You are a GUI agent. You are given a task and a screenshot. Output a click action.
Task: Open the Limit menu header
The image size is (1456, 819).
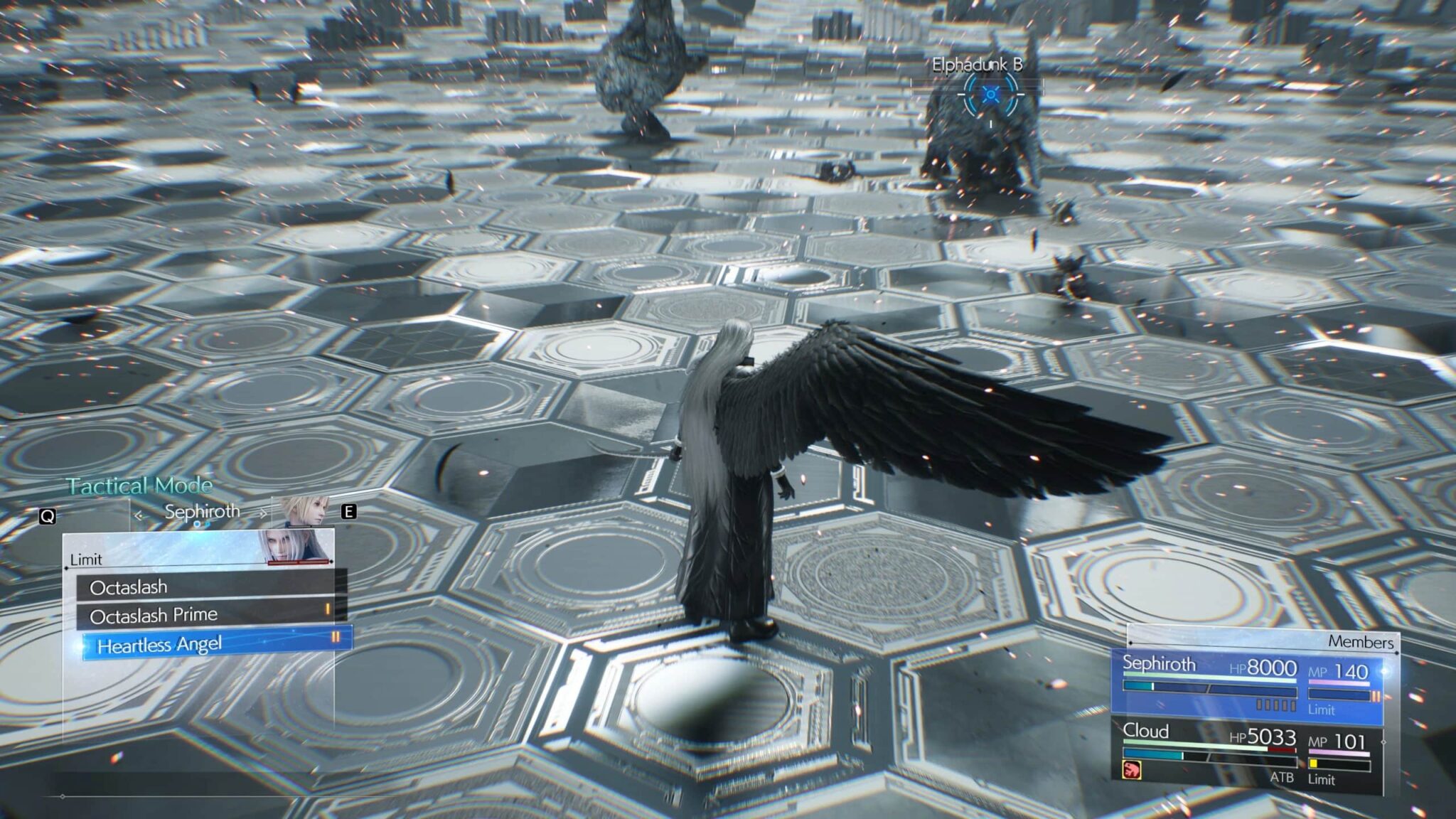pyautogui.click(x=86, y=560)
